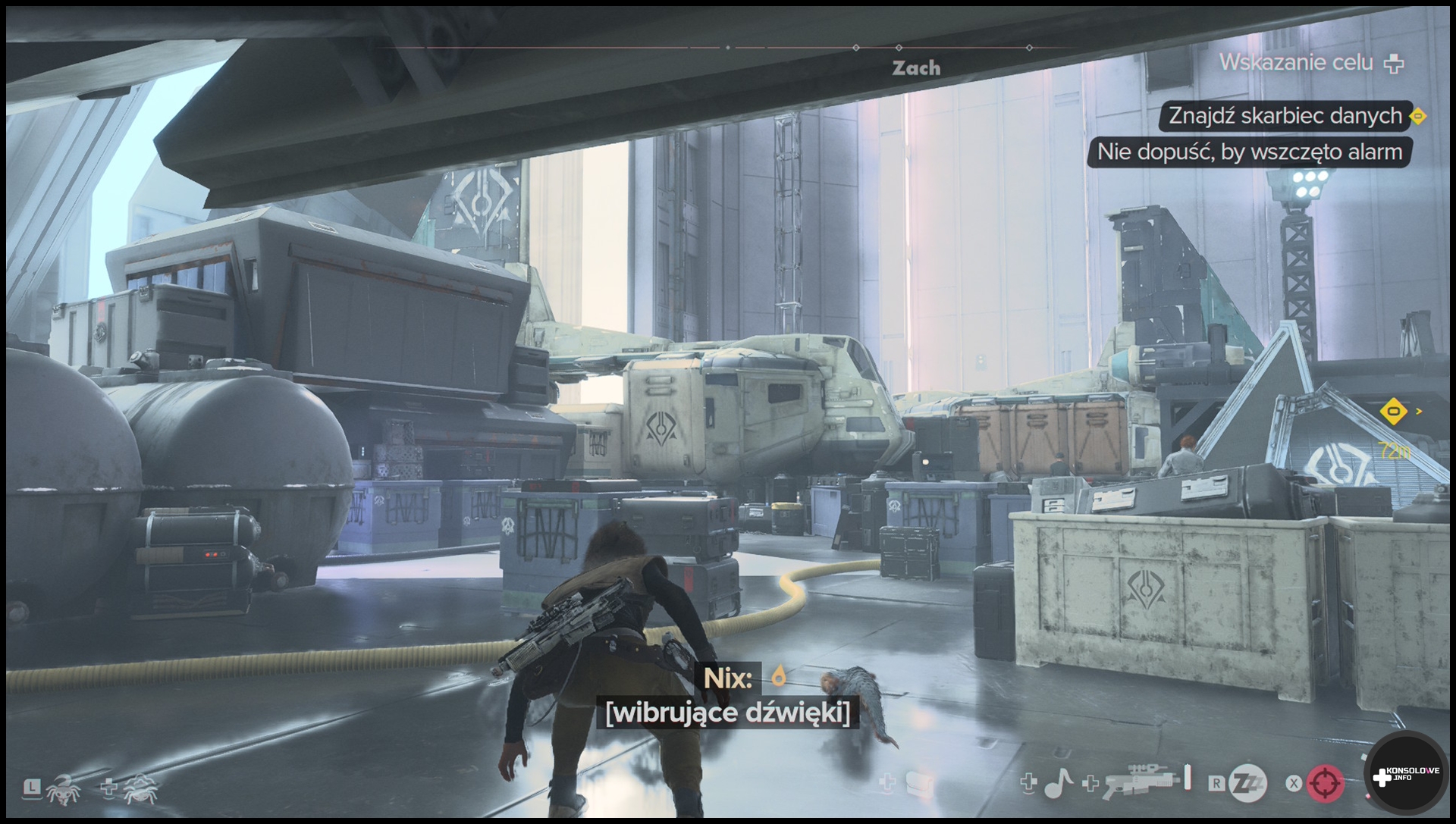Open the Konsolowe.info watermark logo
Viewport: 1456px width, 824px height.
tap(1407, 775)
